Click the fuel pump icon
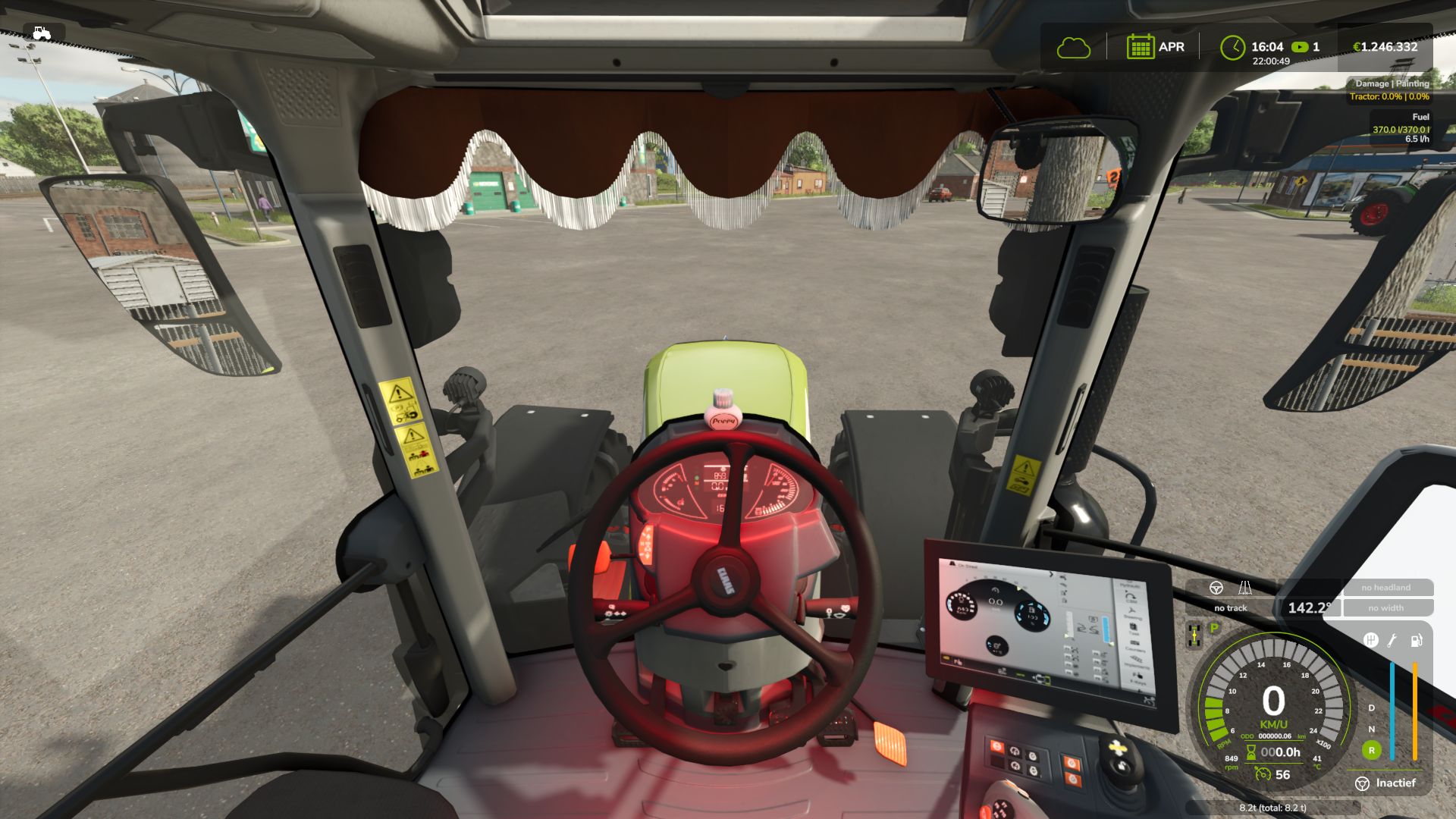The width and height of the screenshot is (1456, 819). click(1416, 641)
